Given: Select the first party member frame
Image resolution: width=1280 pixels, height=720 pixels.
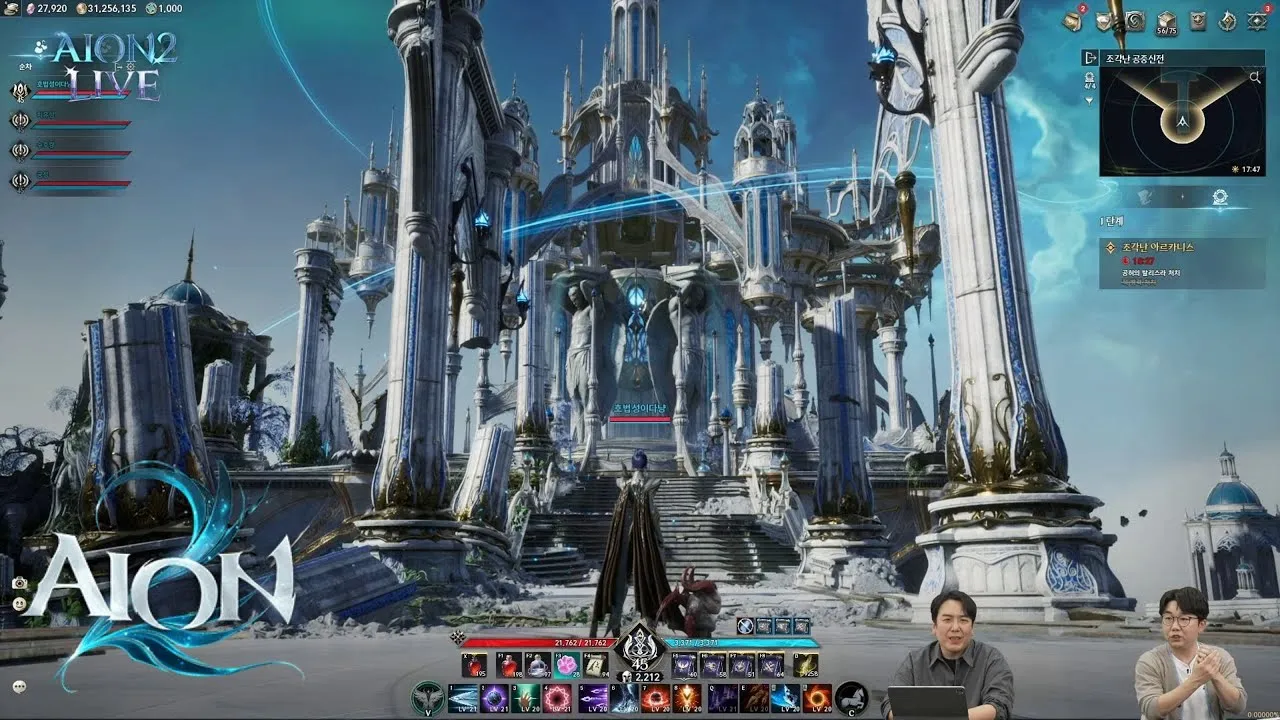Looking at the screenshot, I should 75,92.
